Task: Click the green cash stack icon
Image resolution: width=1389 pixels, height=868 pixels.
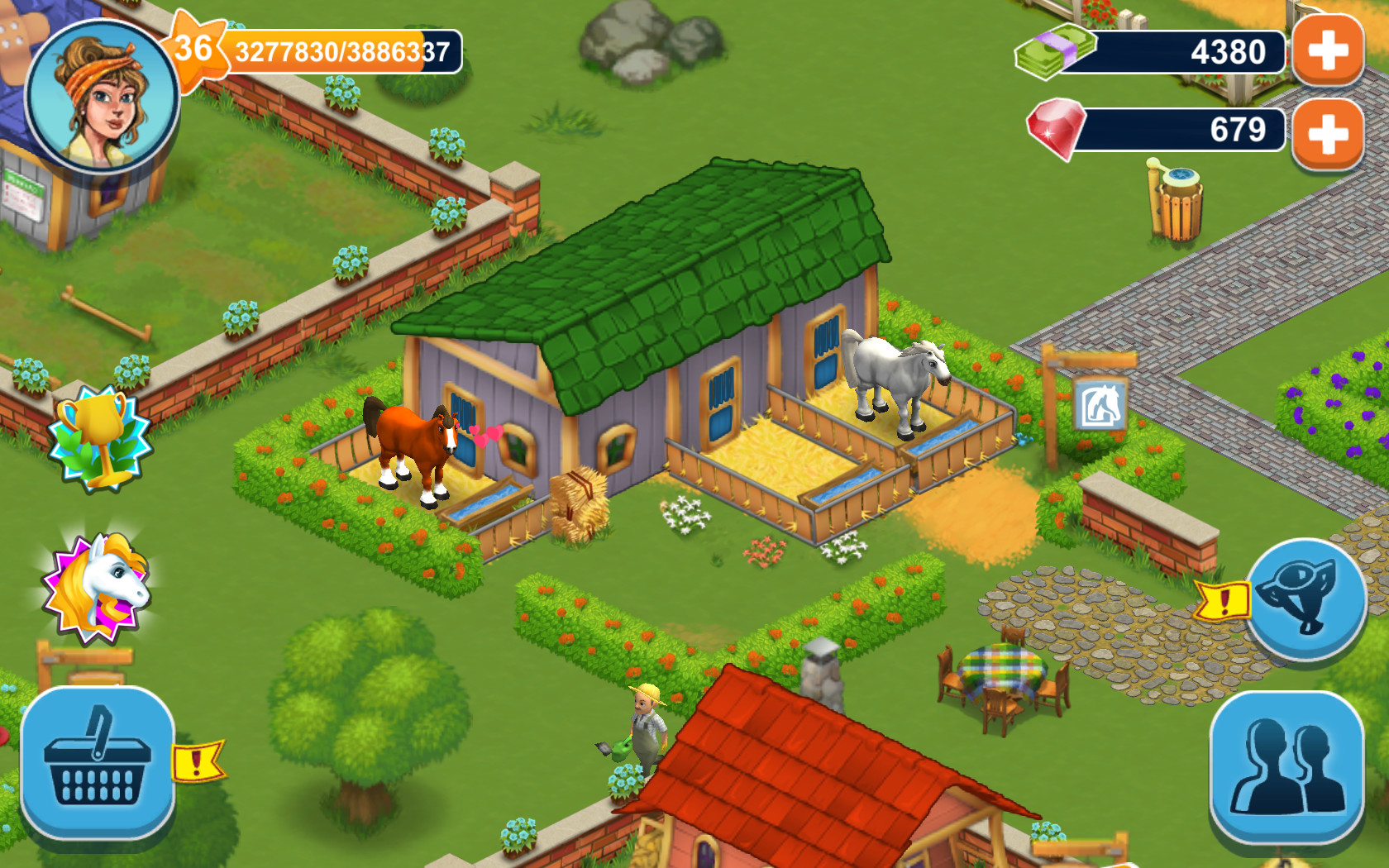Action: [x=1054, y=51]
